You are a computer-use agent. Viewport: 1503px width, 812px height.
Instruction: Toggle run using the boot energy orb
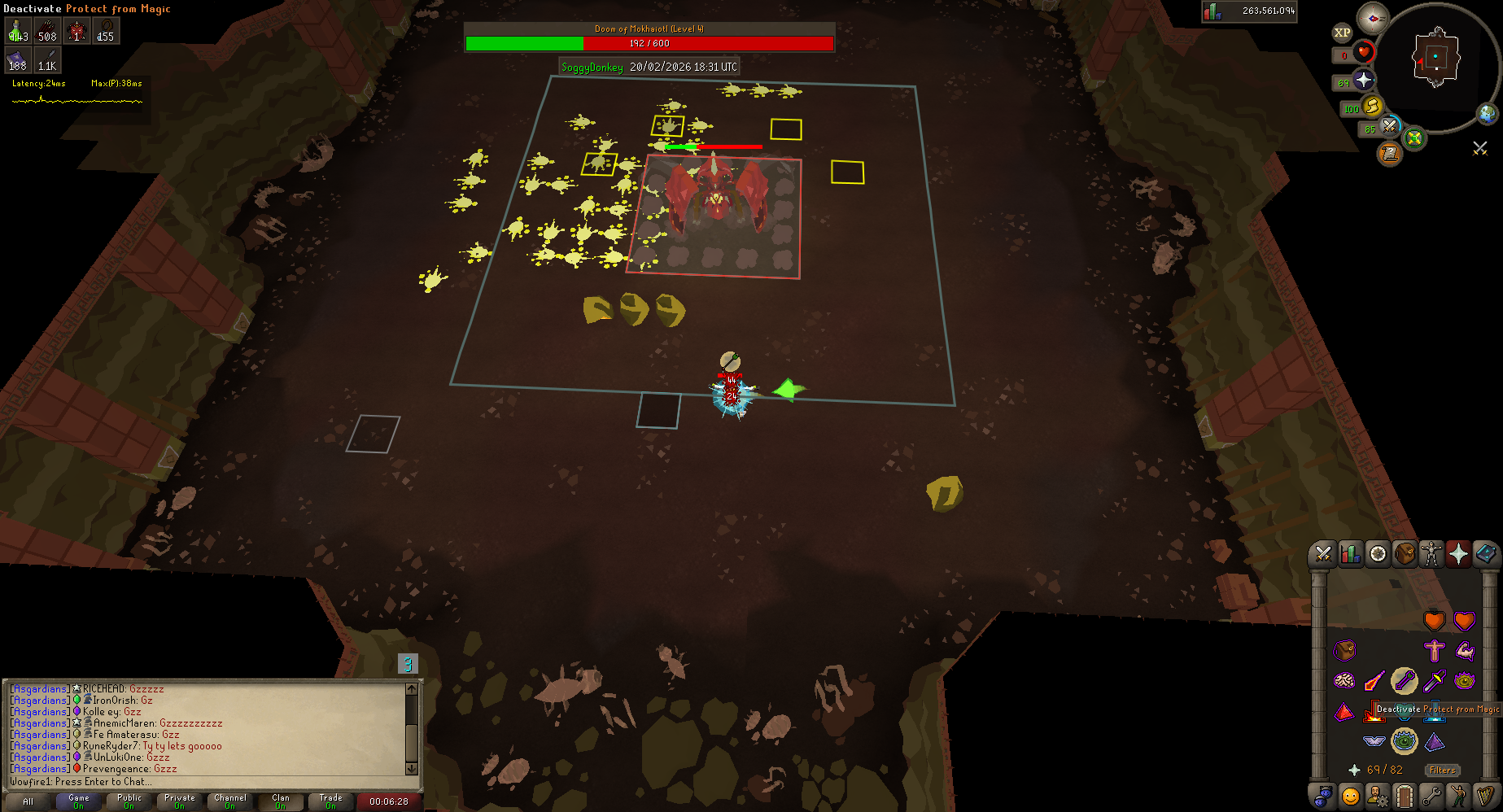1373,107
